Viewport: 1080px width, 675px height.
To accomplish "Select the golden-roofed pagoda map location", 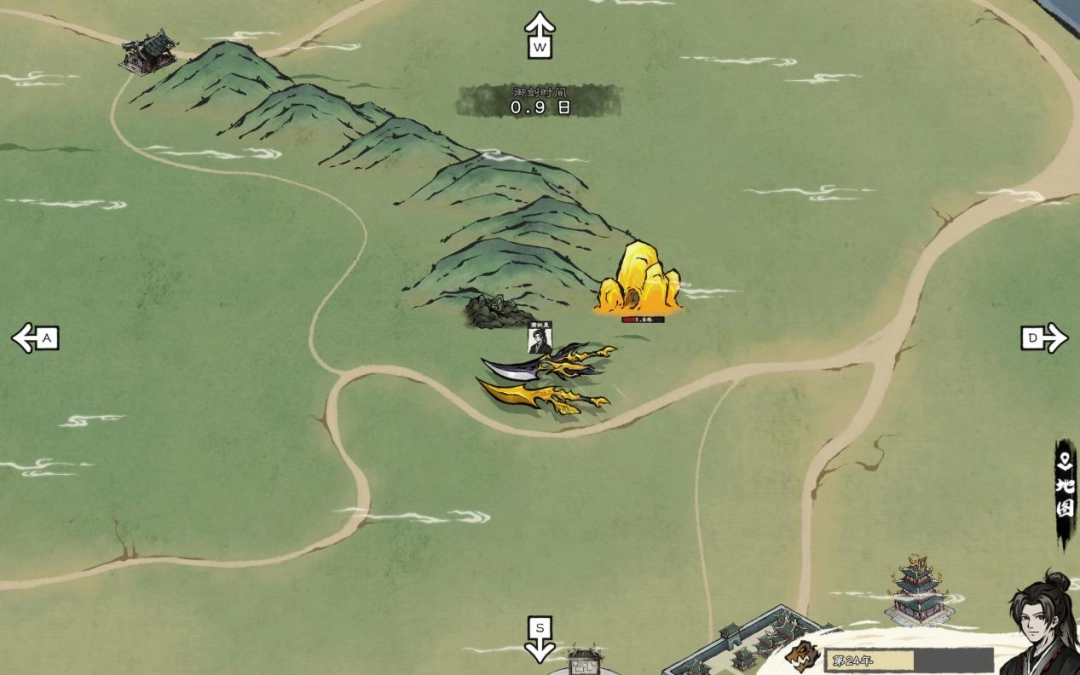I will 917,590.
